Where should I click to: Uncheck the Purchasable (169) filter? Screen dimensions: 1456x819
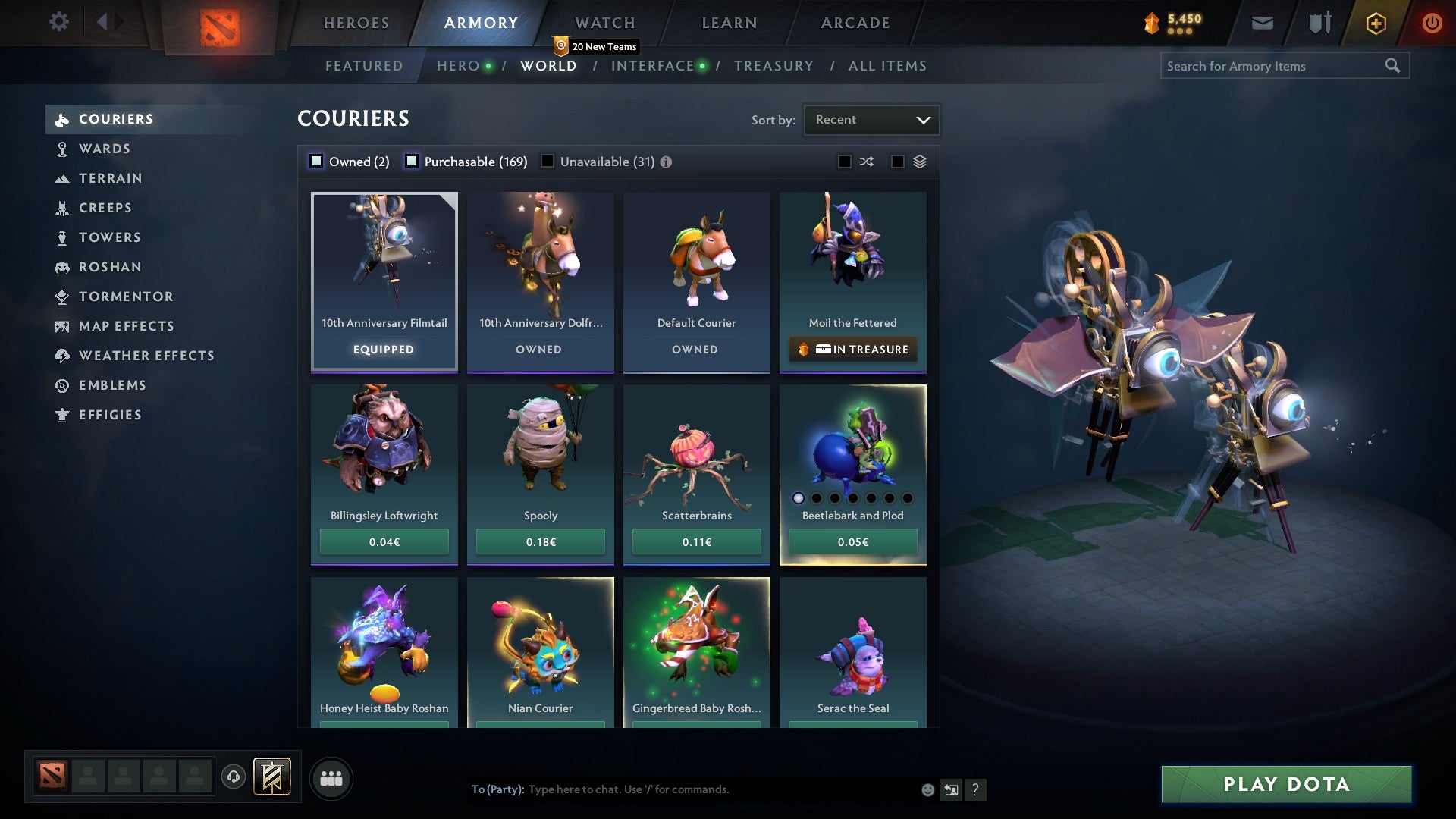tap(413, 161)
